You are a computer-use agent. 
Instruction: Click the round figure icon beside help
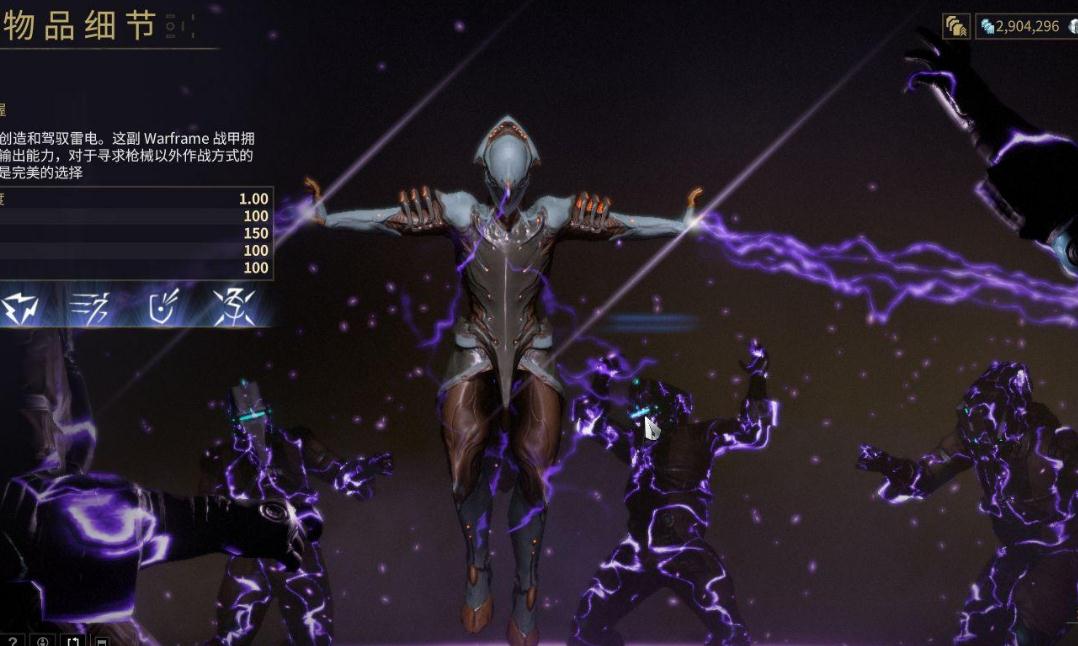[43, 640]
